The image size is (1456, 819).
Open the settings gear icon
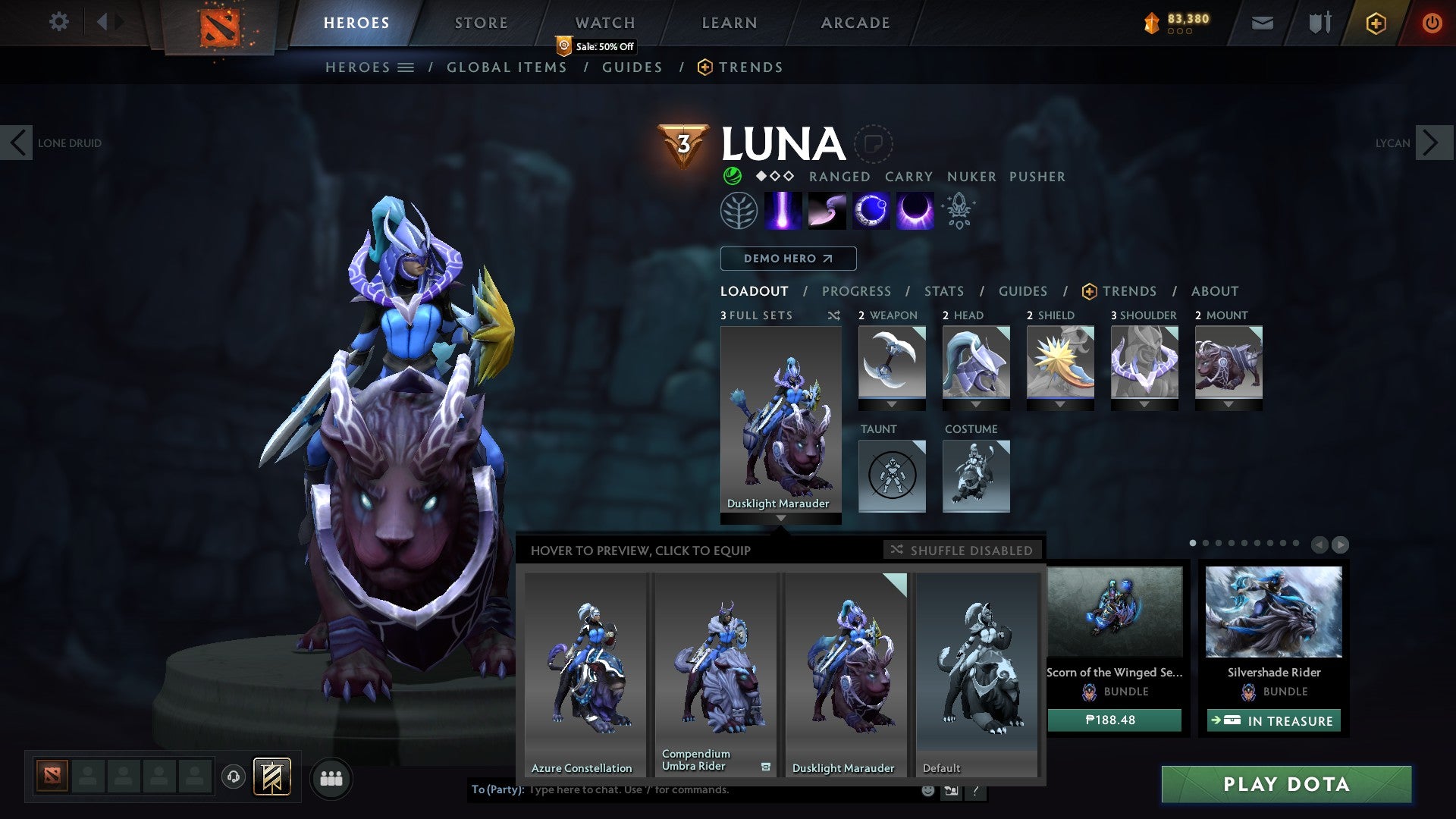[58, 22]
